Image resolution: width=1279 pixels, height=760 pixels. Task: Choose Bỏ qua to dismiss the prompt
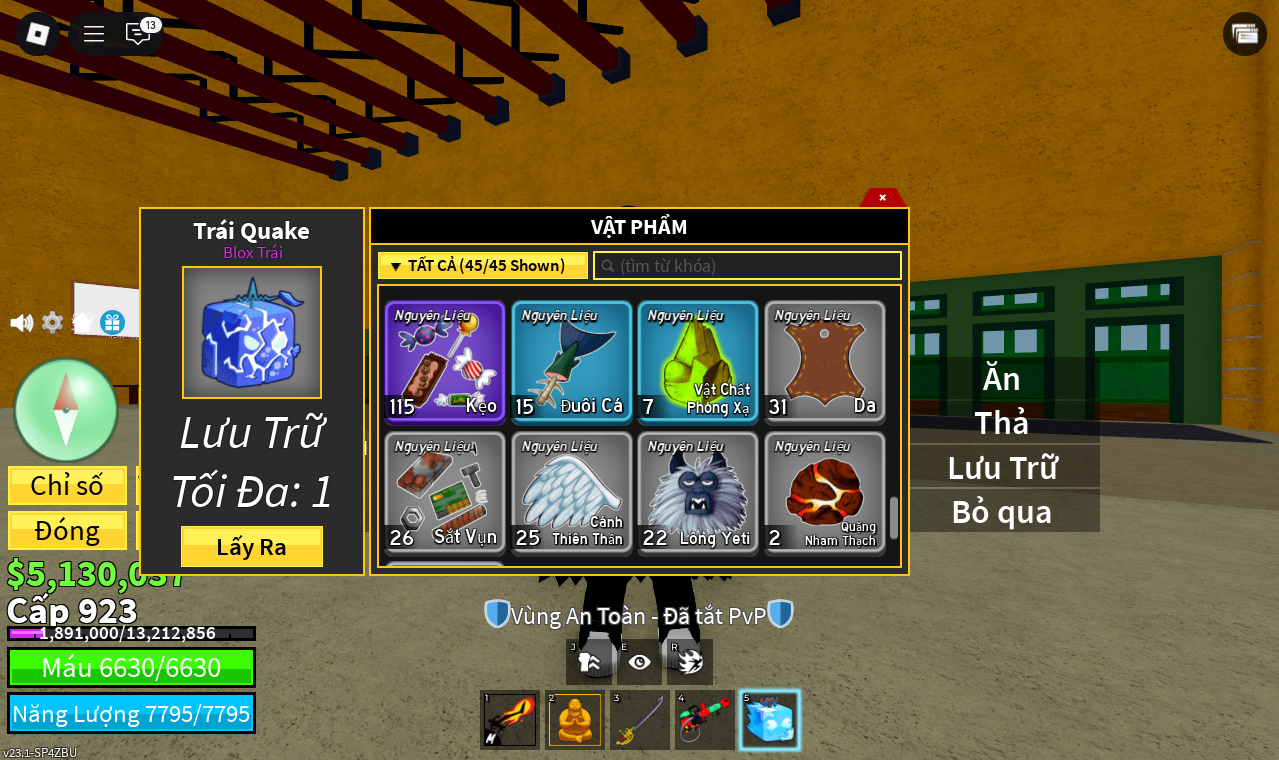point(1001,511)
